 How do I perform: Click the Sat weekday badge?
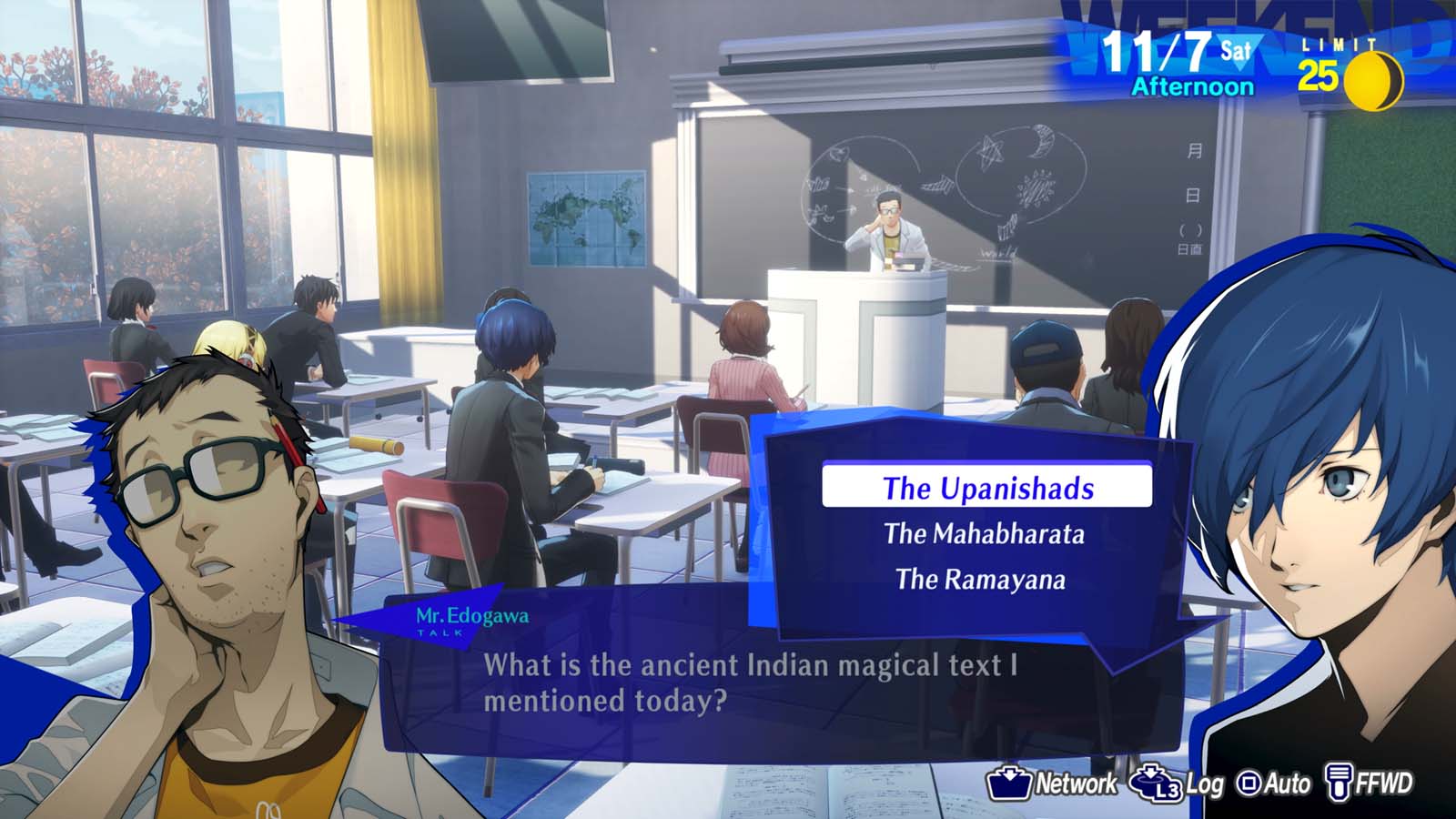[x=1236, y=49]
